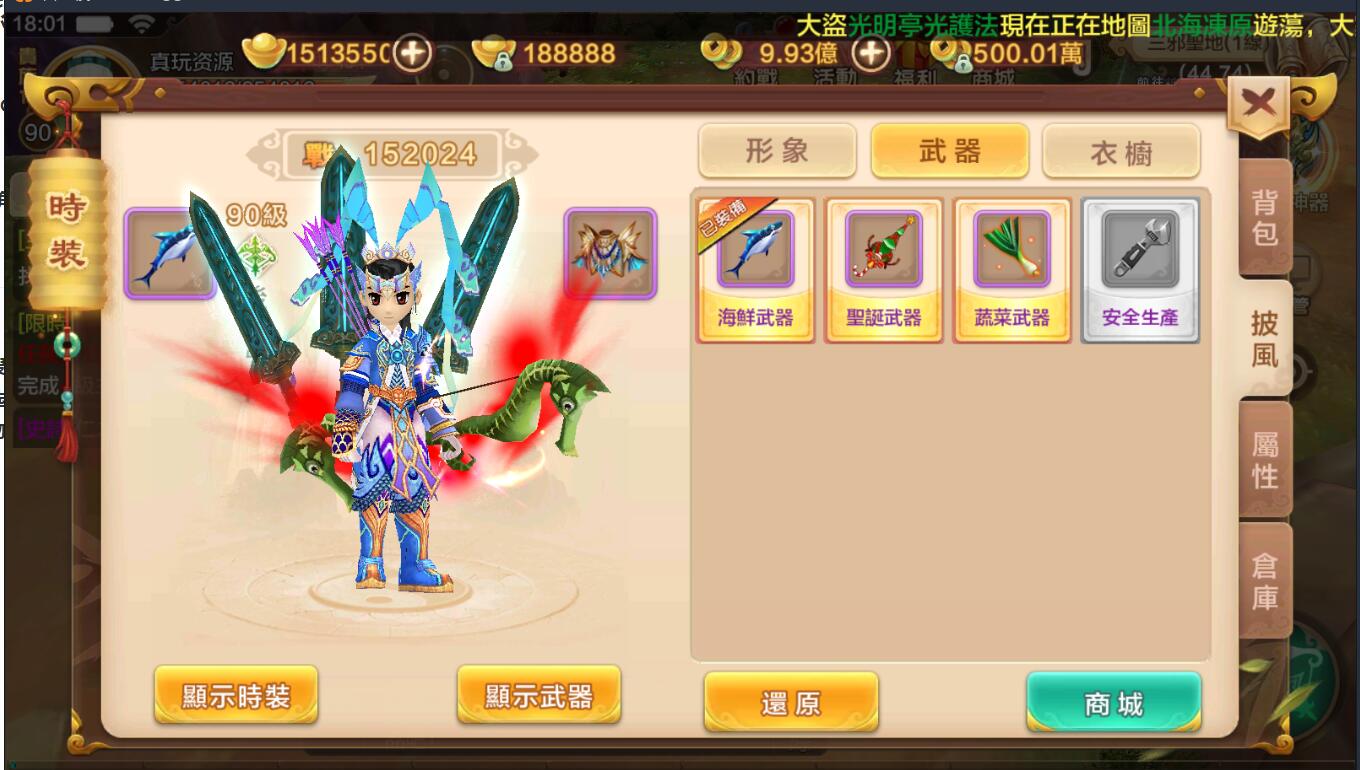Open the 衣櫥 wardrobe tab
Image resolution: width=1360 pixels, height=770 pixels.
(1121, 152)
